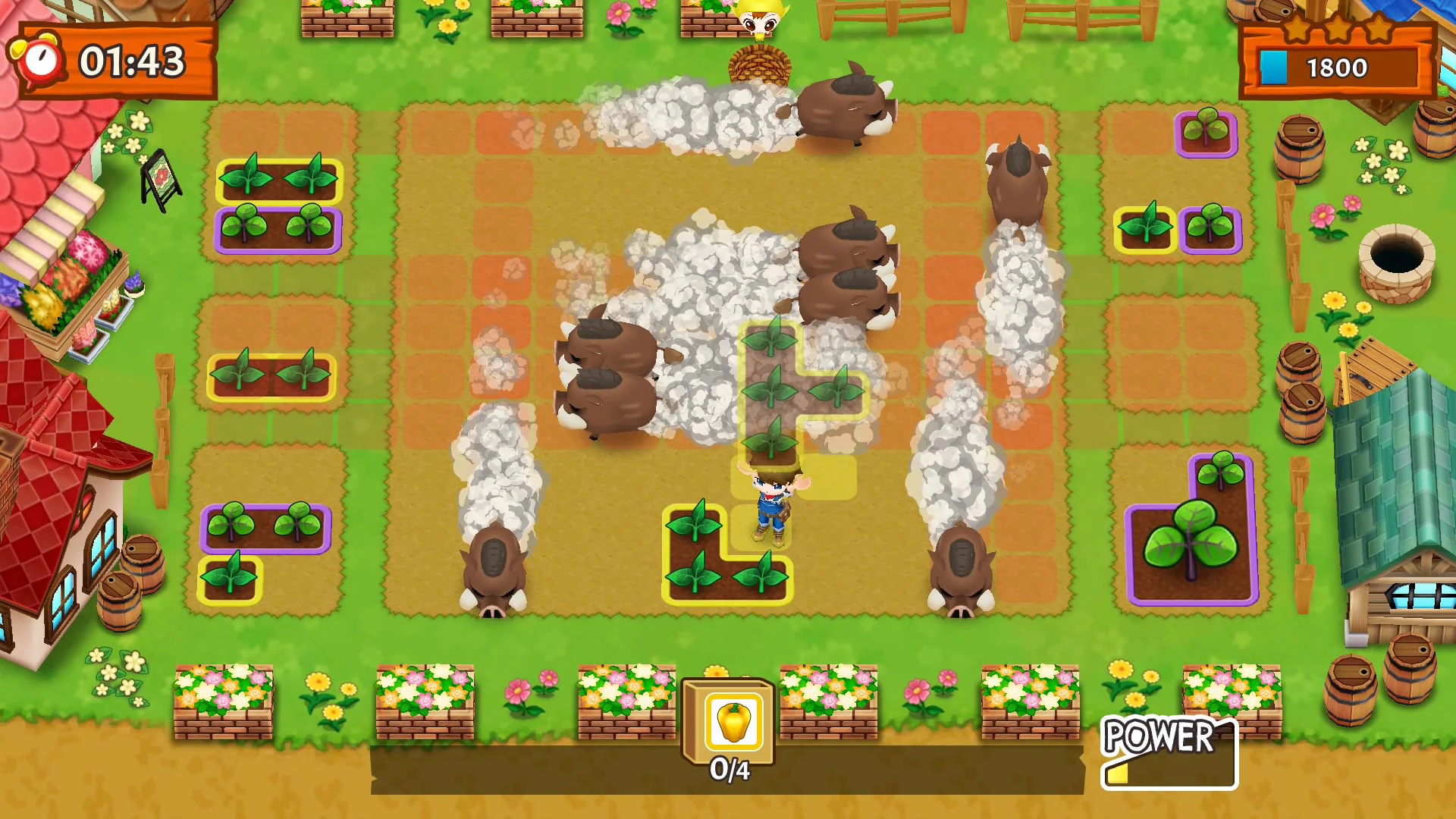Click the purple-highlighted sprout plot top right
1456x819 pixels.
tap(1204, 133)
